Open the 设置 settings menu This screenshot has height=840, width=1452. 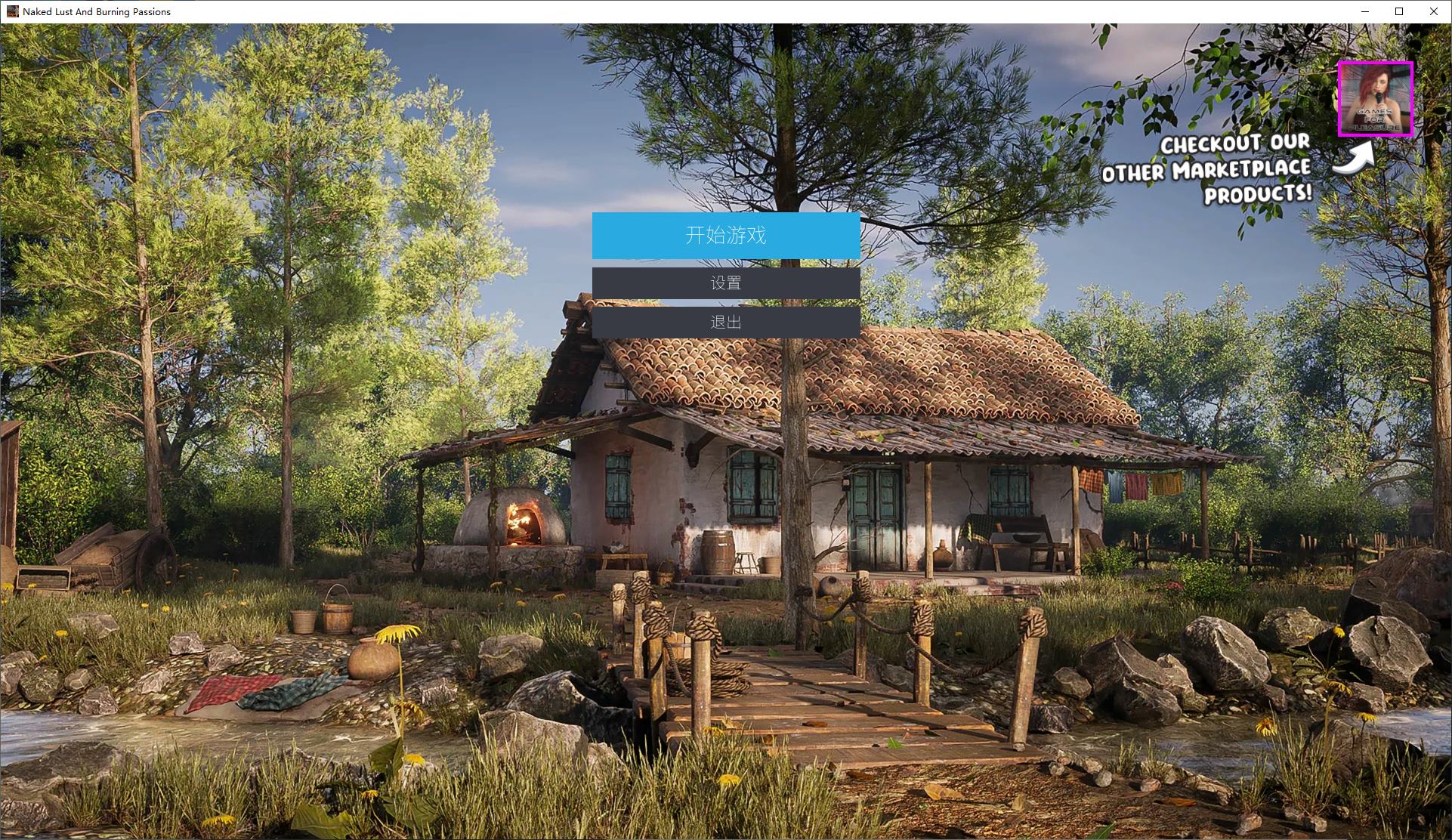coord(725,283)
